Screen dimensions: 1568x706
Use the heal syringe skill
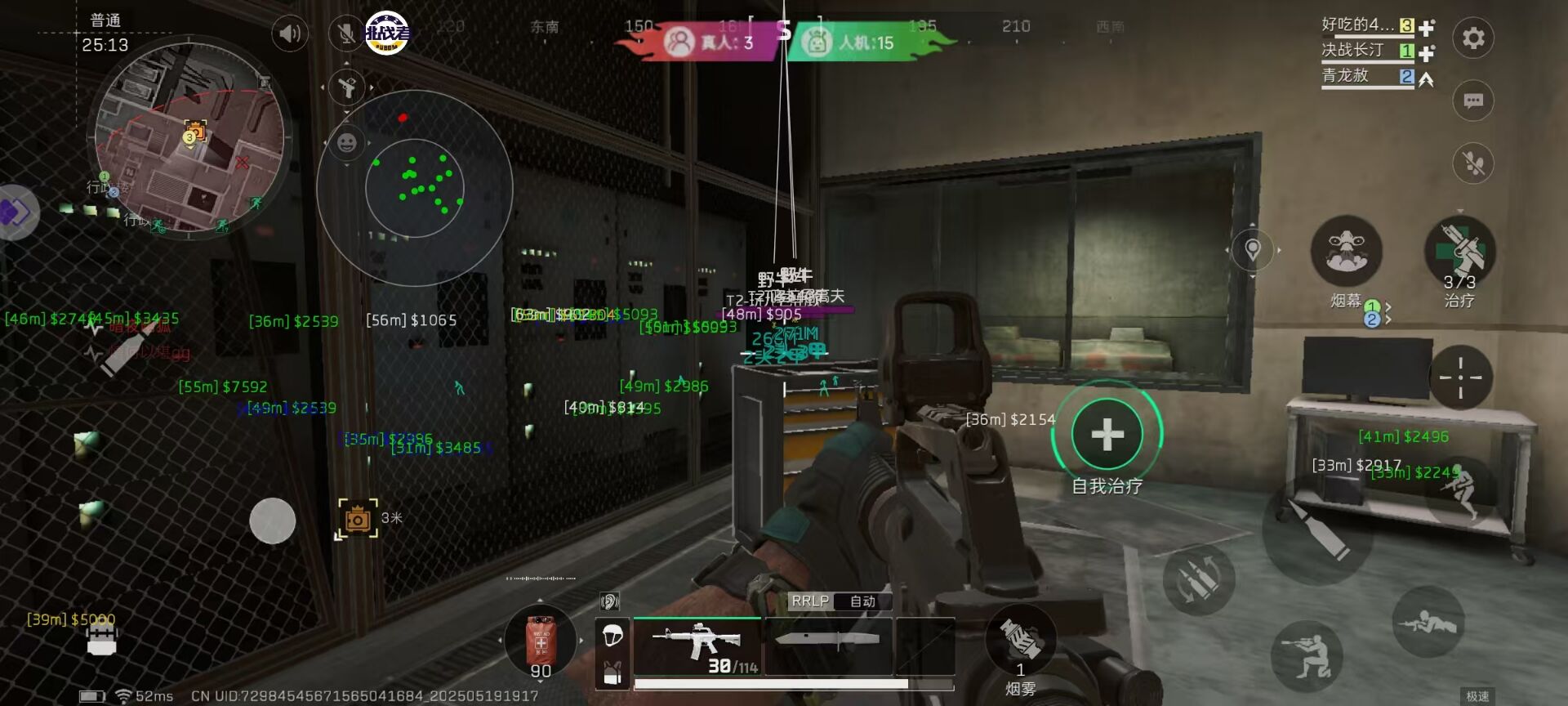(1460, 252)
